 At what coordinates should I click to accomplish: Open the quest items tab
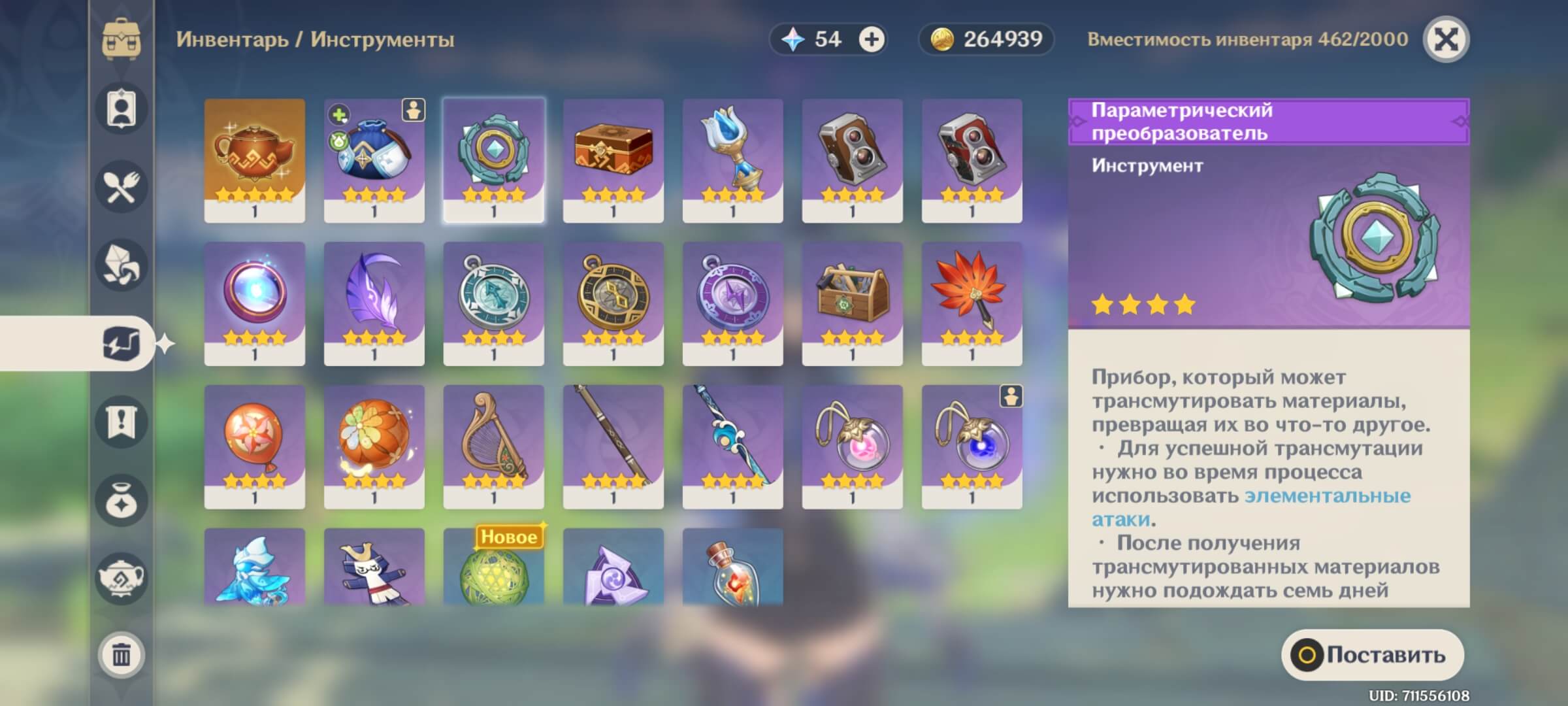tap(122, 422)
